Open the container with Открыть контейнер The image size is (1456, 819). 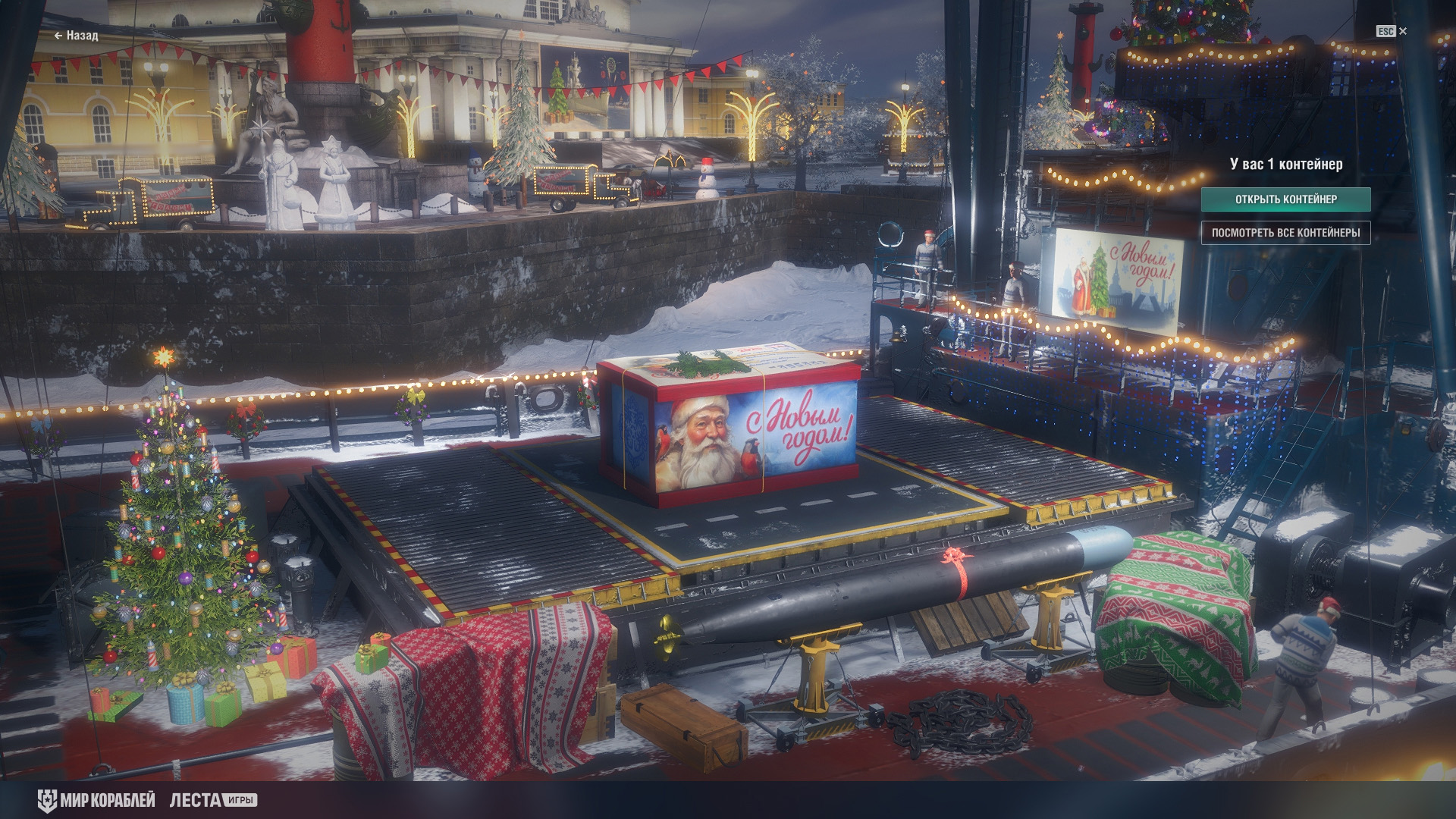[1285, 199]
